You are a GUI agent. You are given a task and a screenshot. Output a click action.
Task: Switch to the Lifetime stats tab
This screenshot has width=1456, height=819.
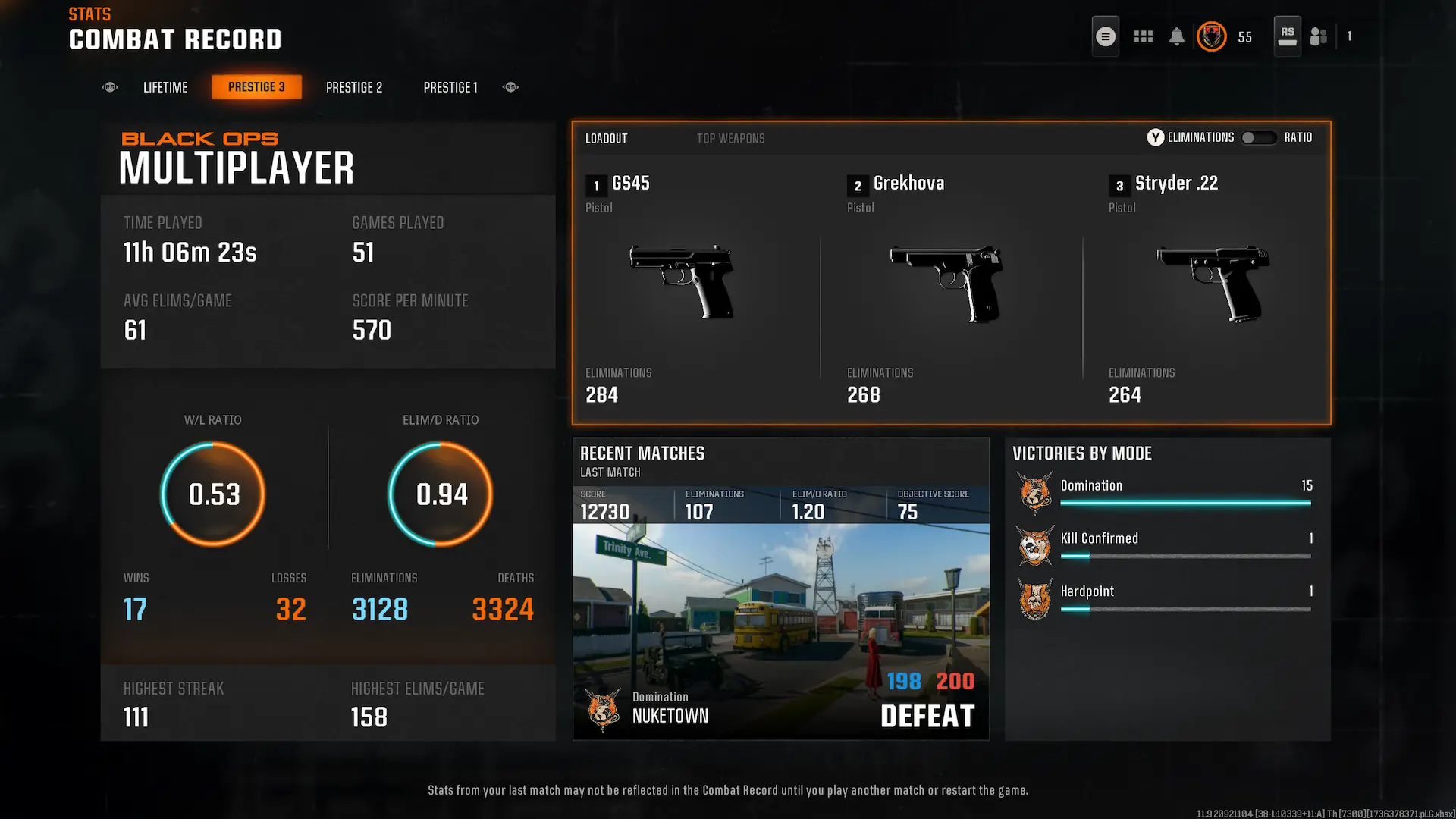(x=165, y=87)
